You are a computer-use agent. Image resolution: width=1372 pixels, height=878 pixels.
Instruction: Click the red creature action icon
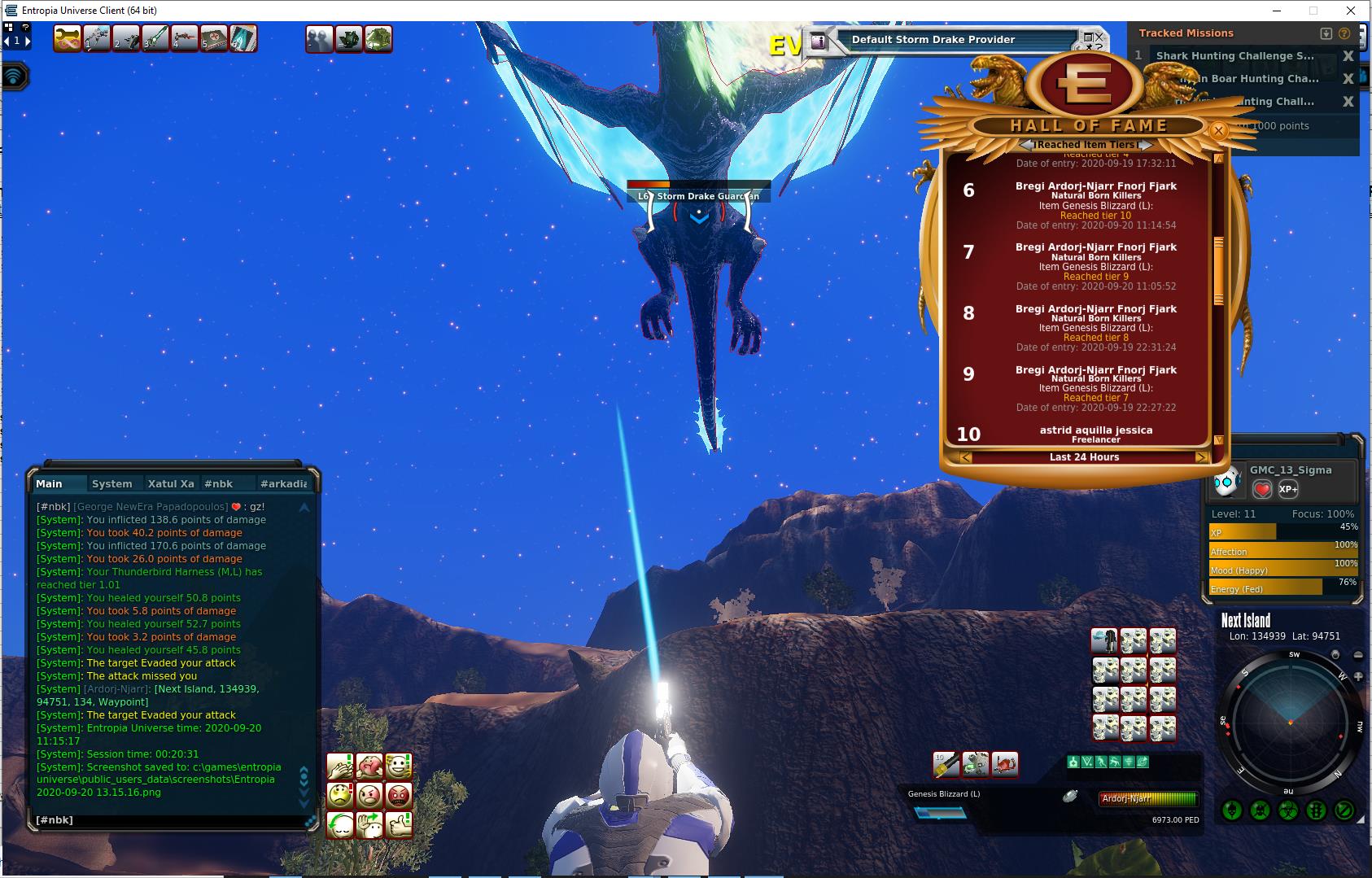pyautogui.click(x=1005, y=764)
